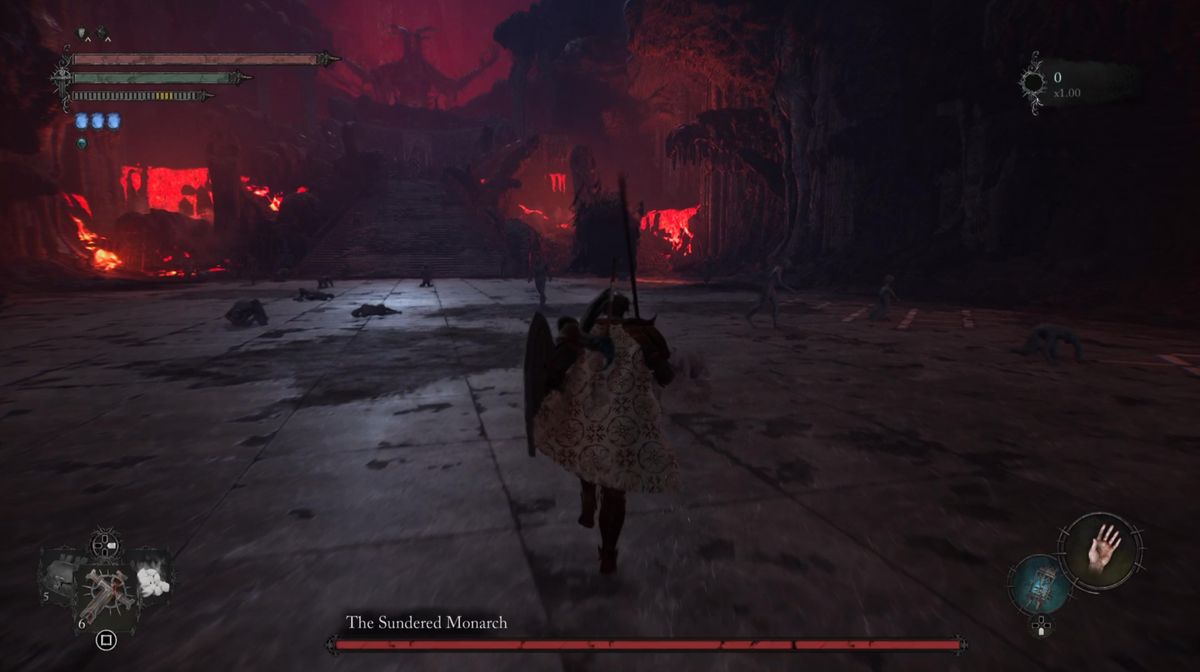Image resolution: width=1200 pixels, height=672 pixels.
Task: Choose the white cluster quick item slot
Action: click(152, 580)
